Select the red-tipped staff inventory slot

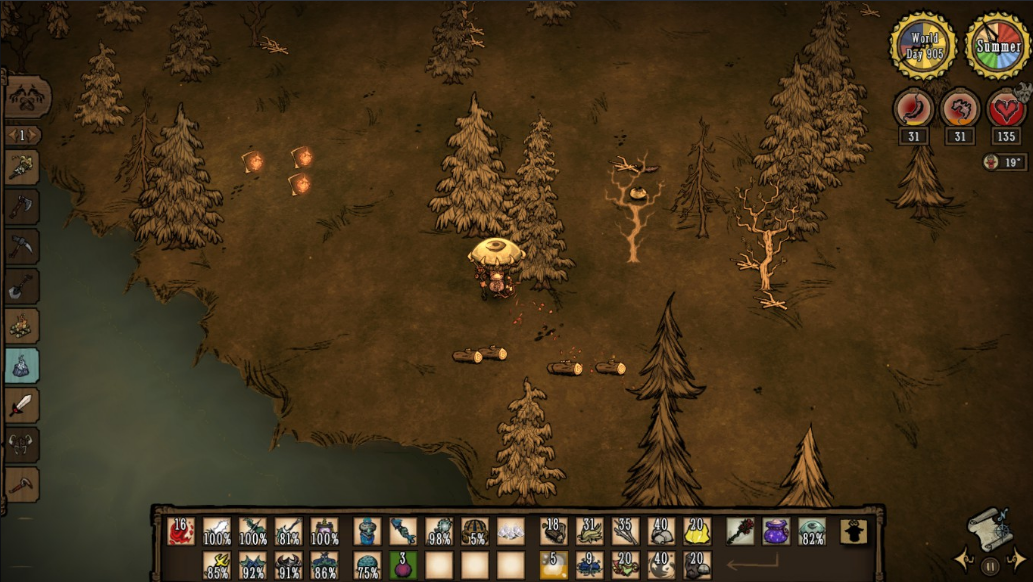(x=740, y=531)
